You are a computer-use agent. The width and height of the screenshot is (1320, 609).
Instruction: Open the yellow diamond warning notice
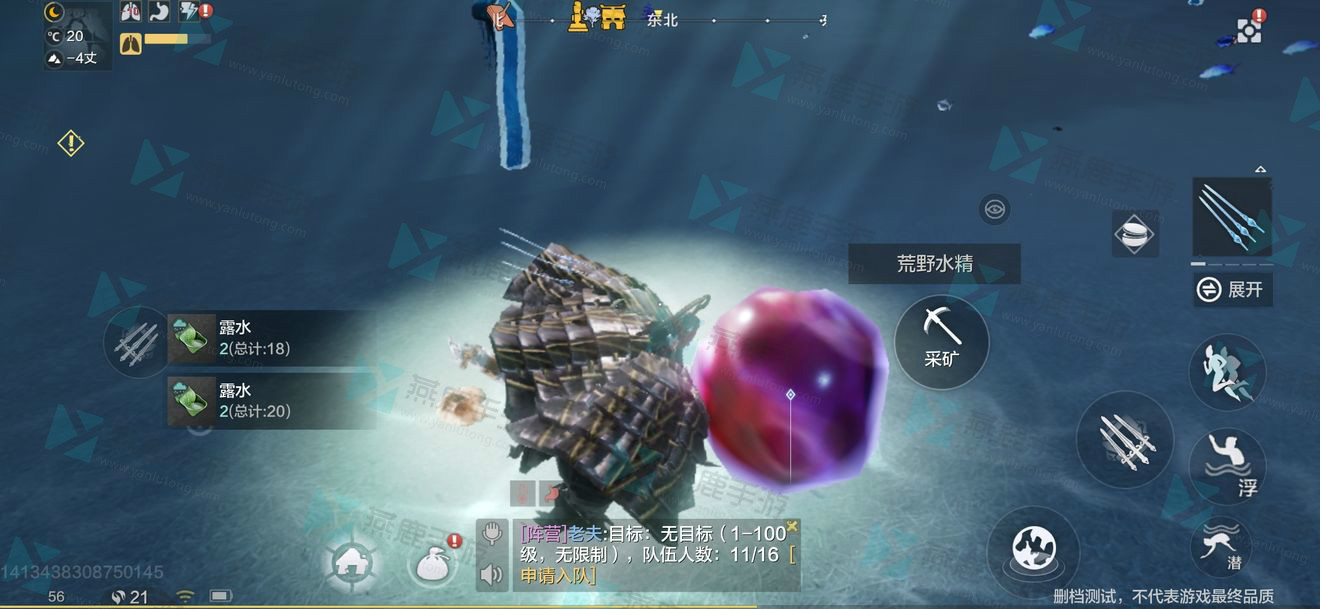click(x=71, y=143)
